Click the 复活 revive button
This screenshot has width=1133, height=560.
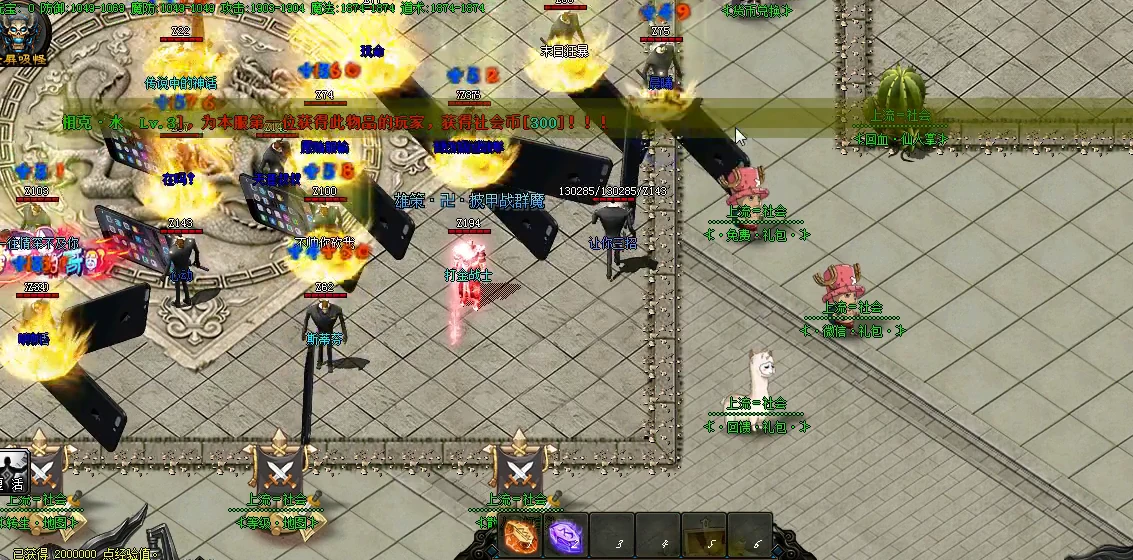(x=13, y=470)
